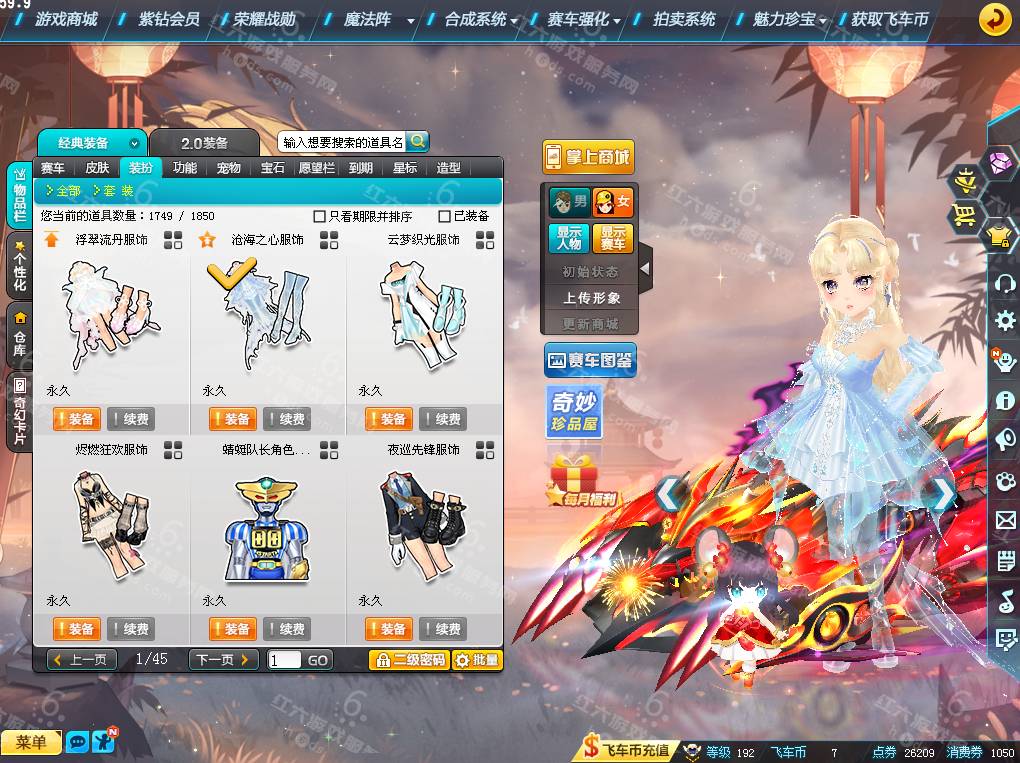The image size is (1020, 763).
Task: Choose the 女 female character filter
Action: [x=612, y=203]
